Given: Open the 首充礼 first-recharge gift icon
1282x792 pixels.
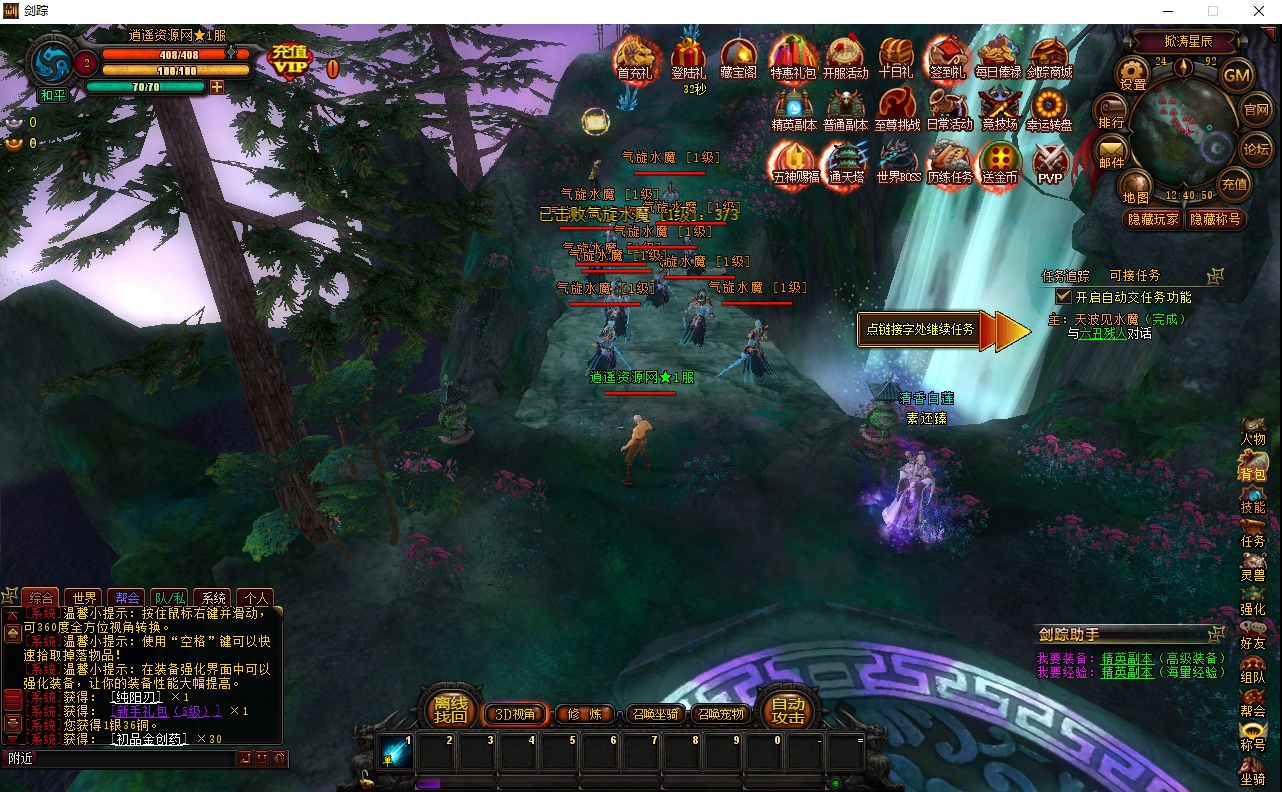Looking at the screenshot, I should coord(634,57).
